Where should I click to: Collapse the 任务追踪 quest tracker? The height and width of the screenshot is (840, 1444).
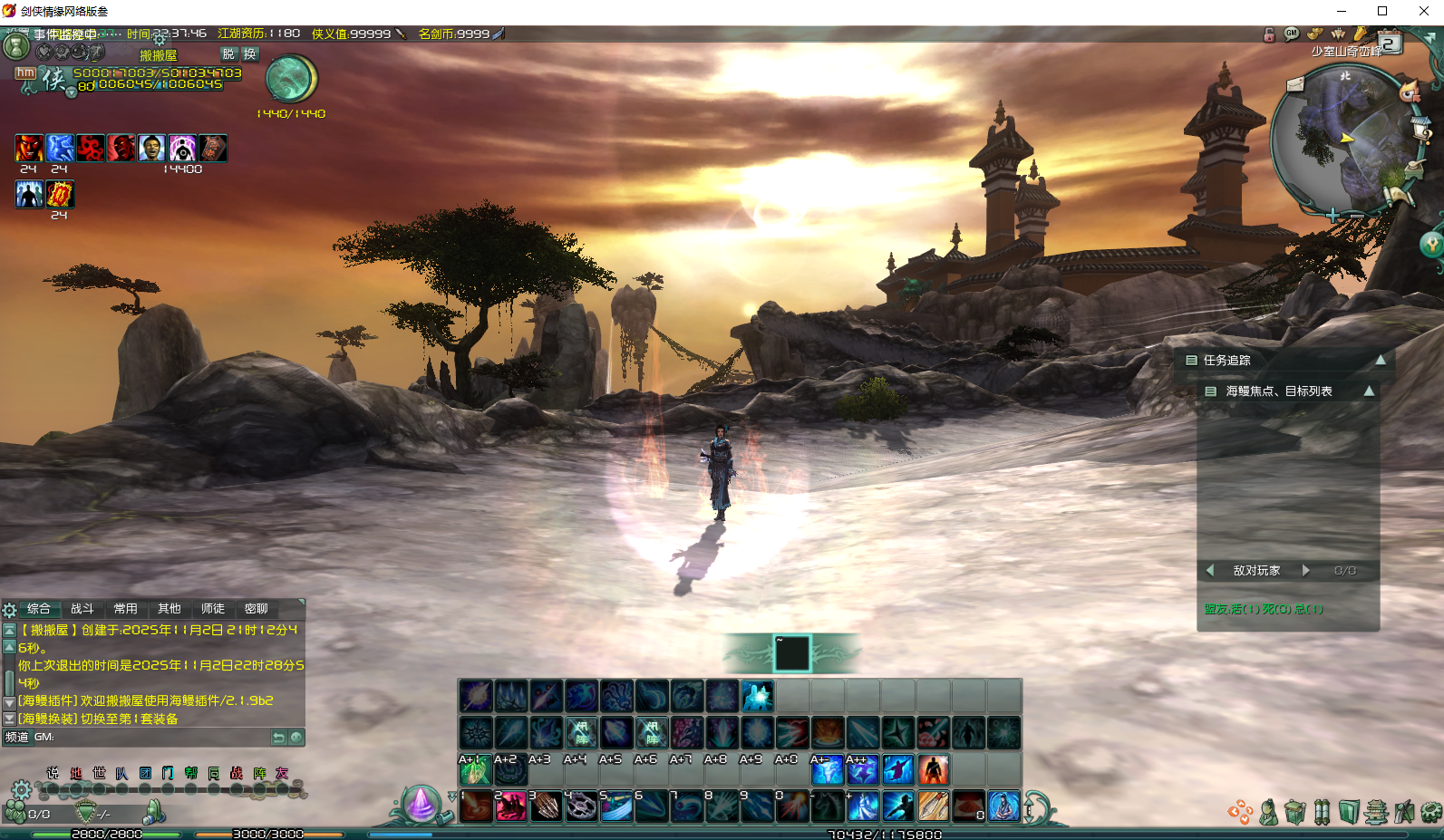click(1381, 360)
